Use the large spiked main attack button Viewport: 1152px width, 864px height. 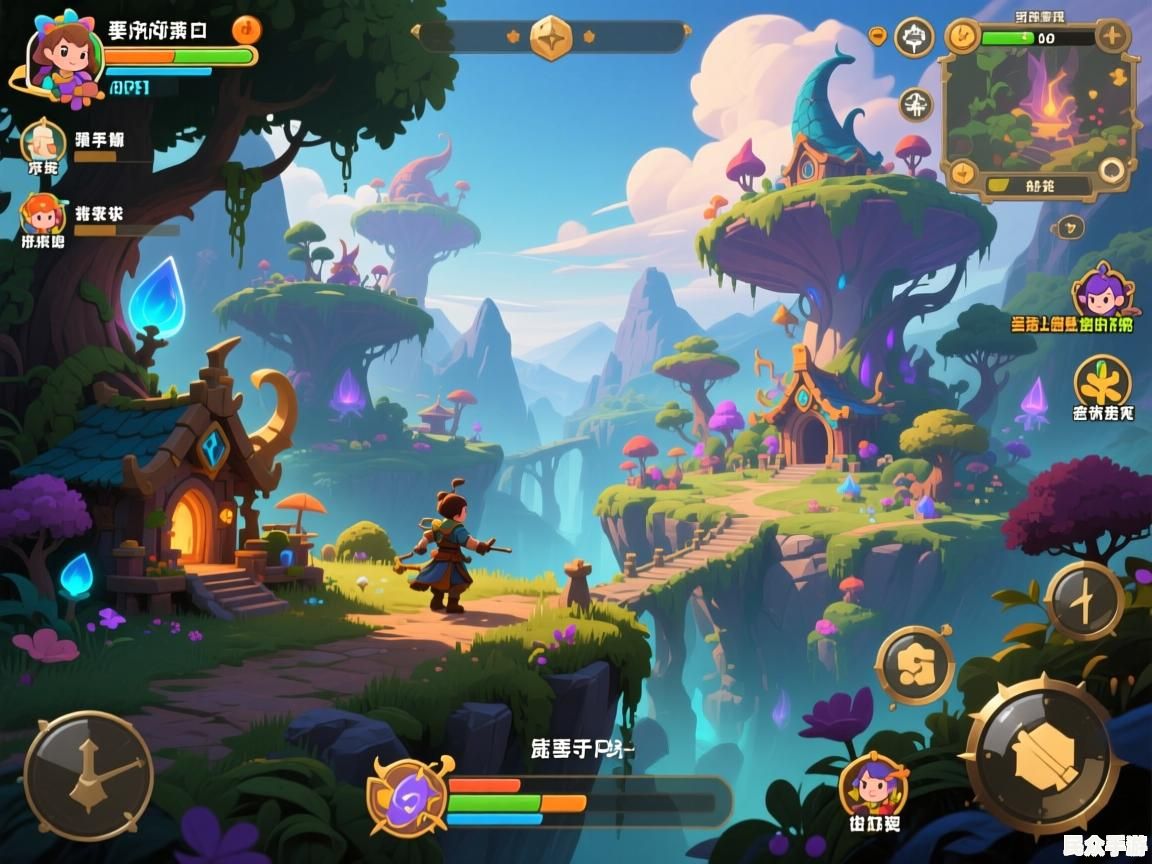point(1044,756)
